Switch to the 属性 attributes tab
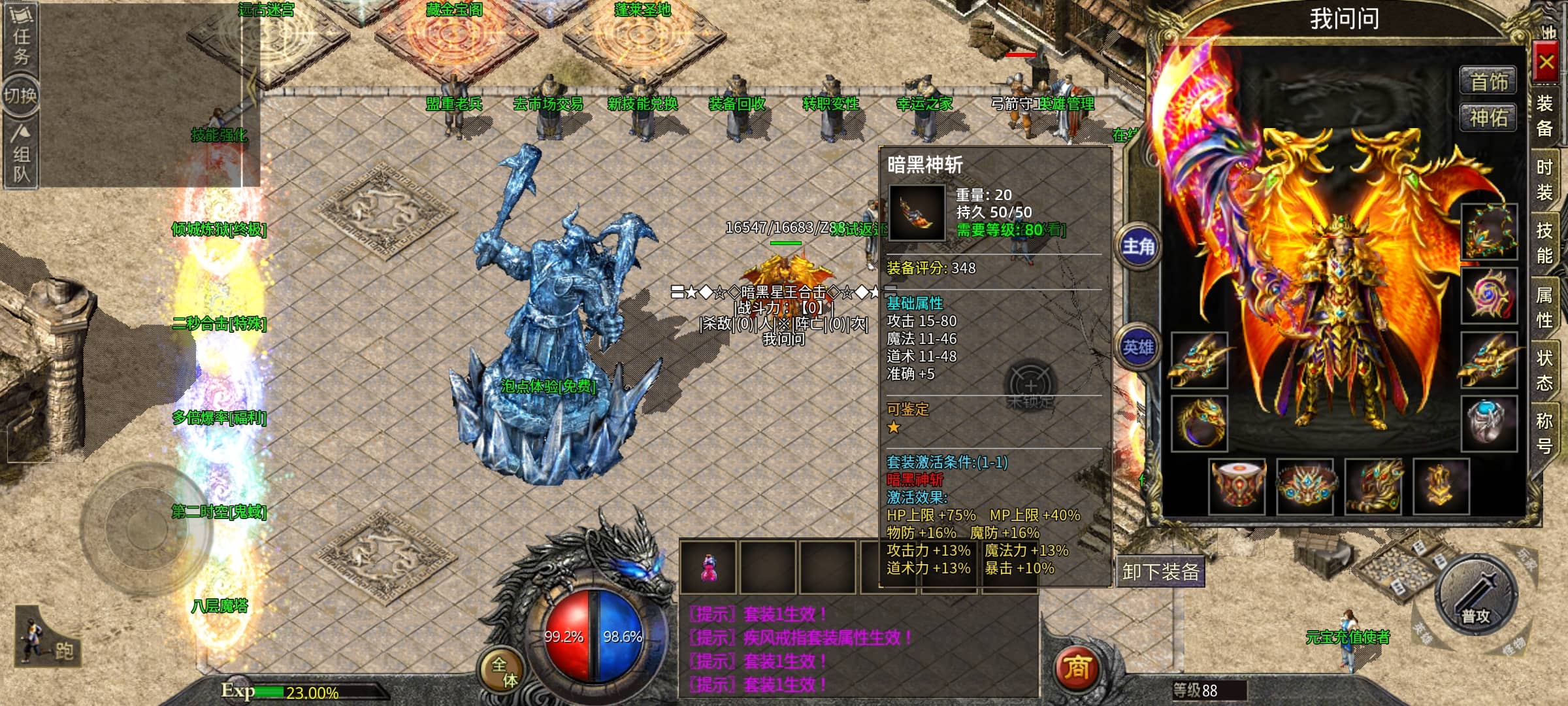 1544,307
